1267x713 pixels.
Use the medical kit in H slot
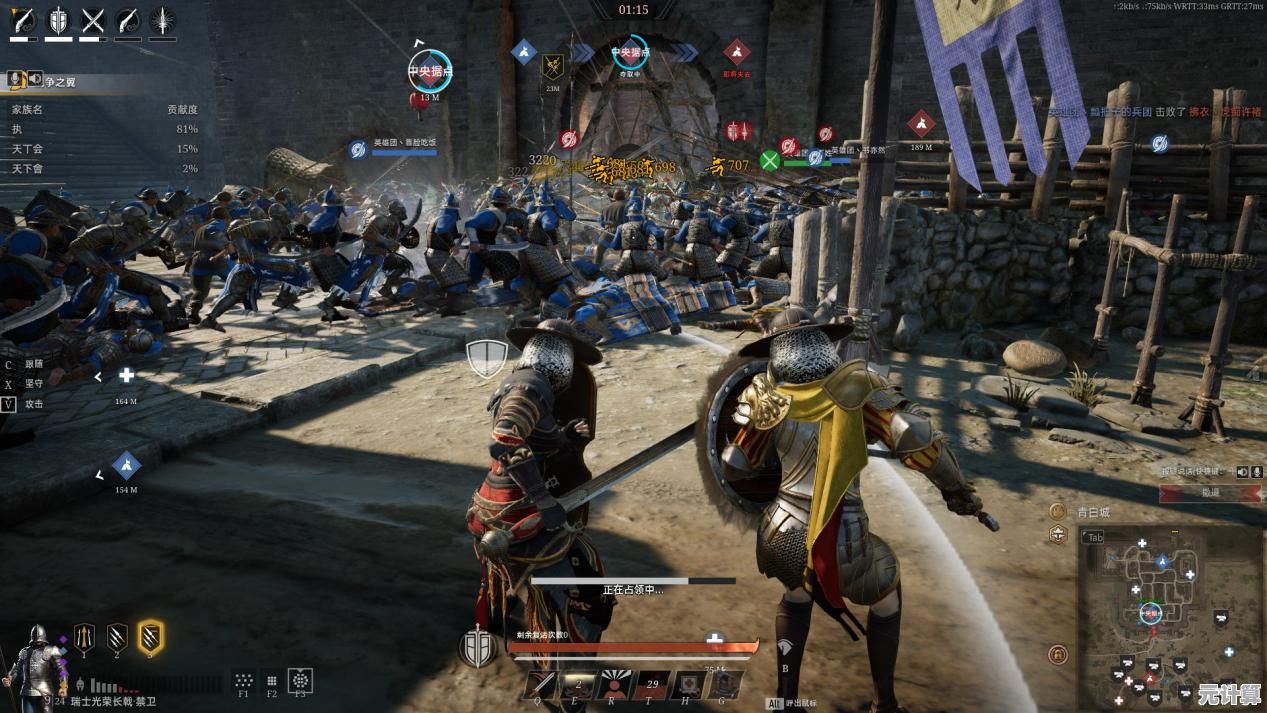click(689, 684)
